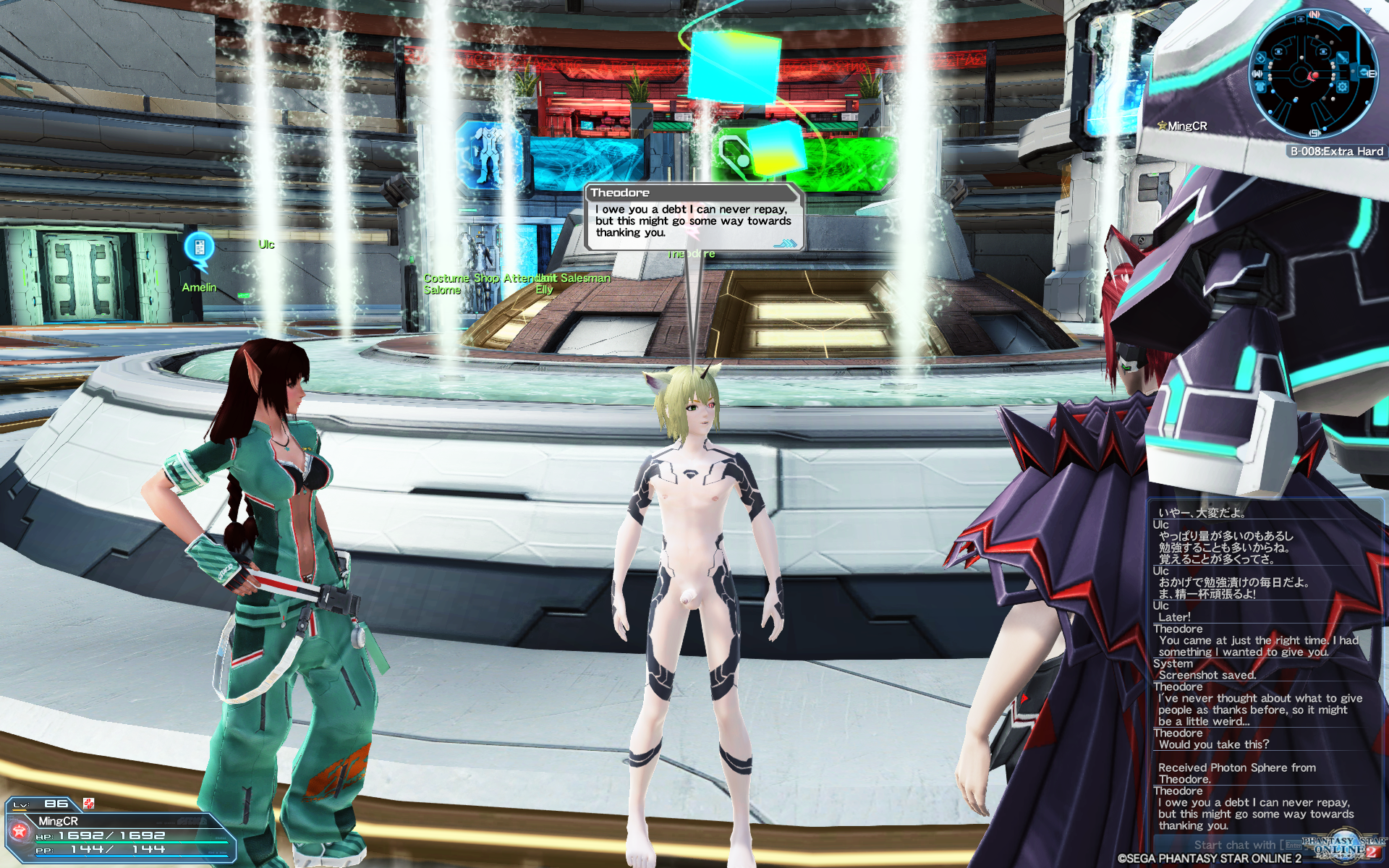Click the red emblem icon beside Lv 86
1389x868 pixels.
(88, 804)
